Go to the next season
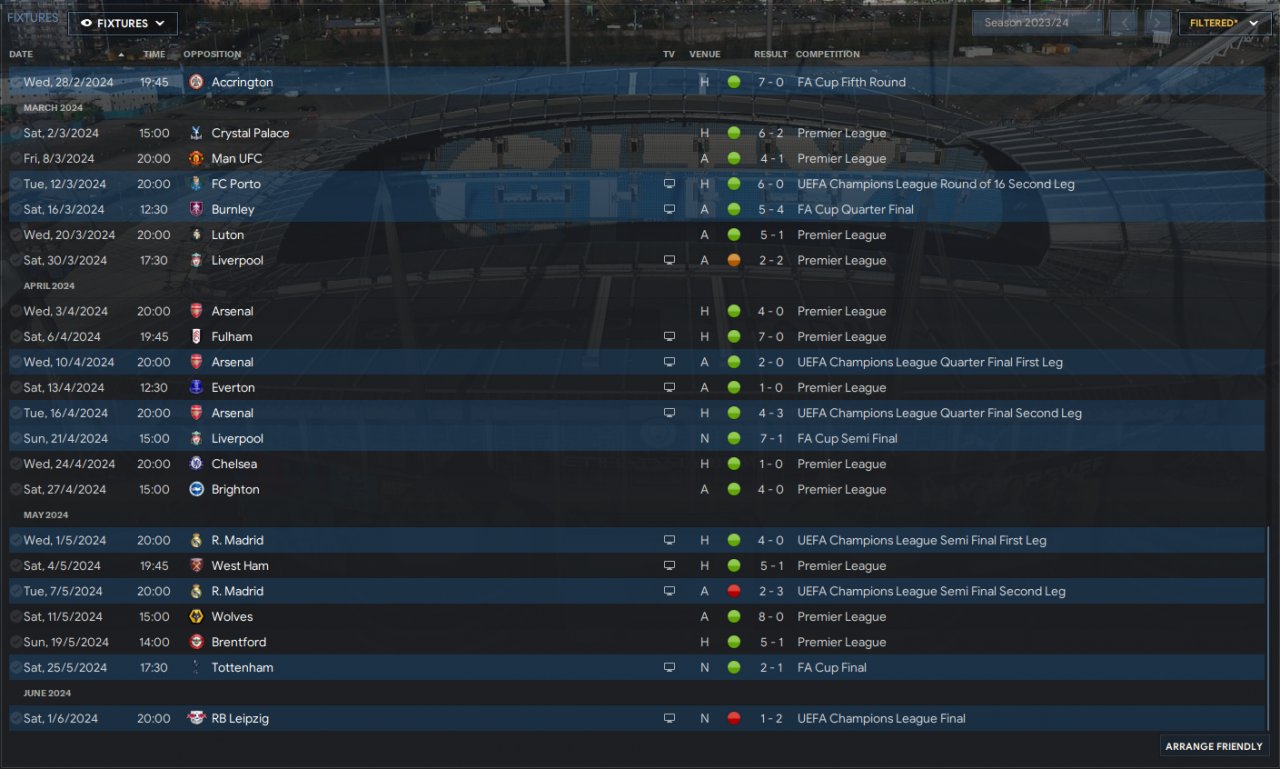The image size is (1280, 769). click(1157, 23)
